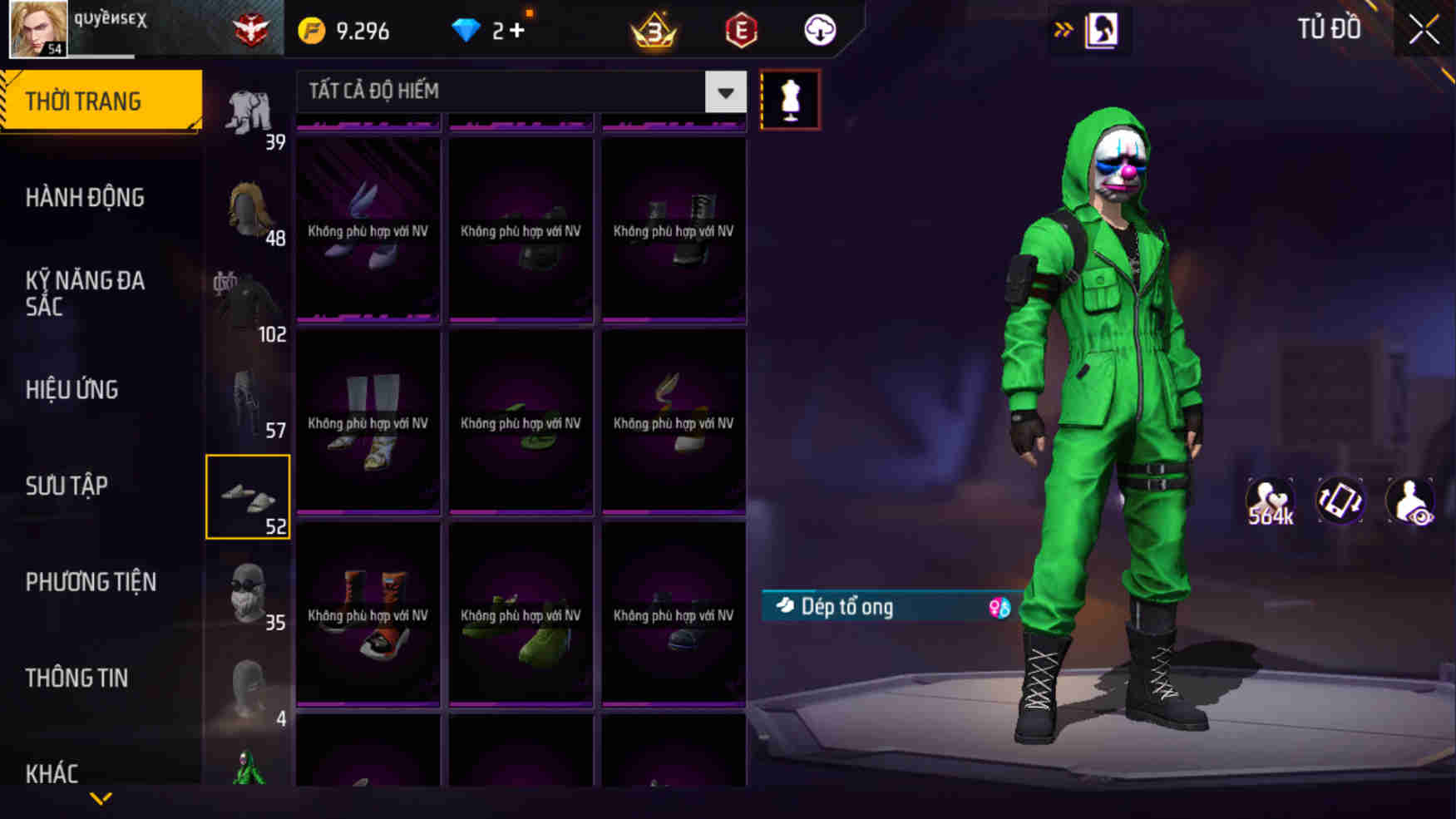Screen dimensions: 1456x819
Task: Click the character preview eye icon
Action: 1411,501
